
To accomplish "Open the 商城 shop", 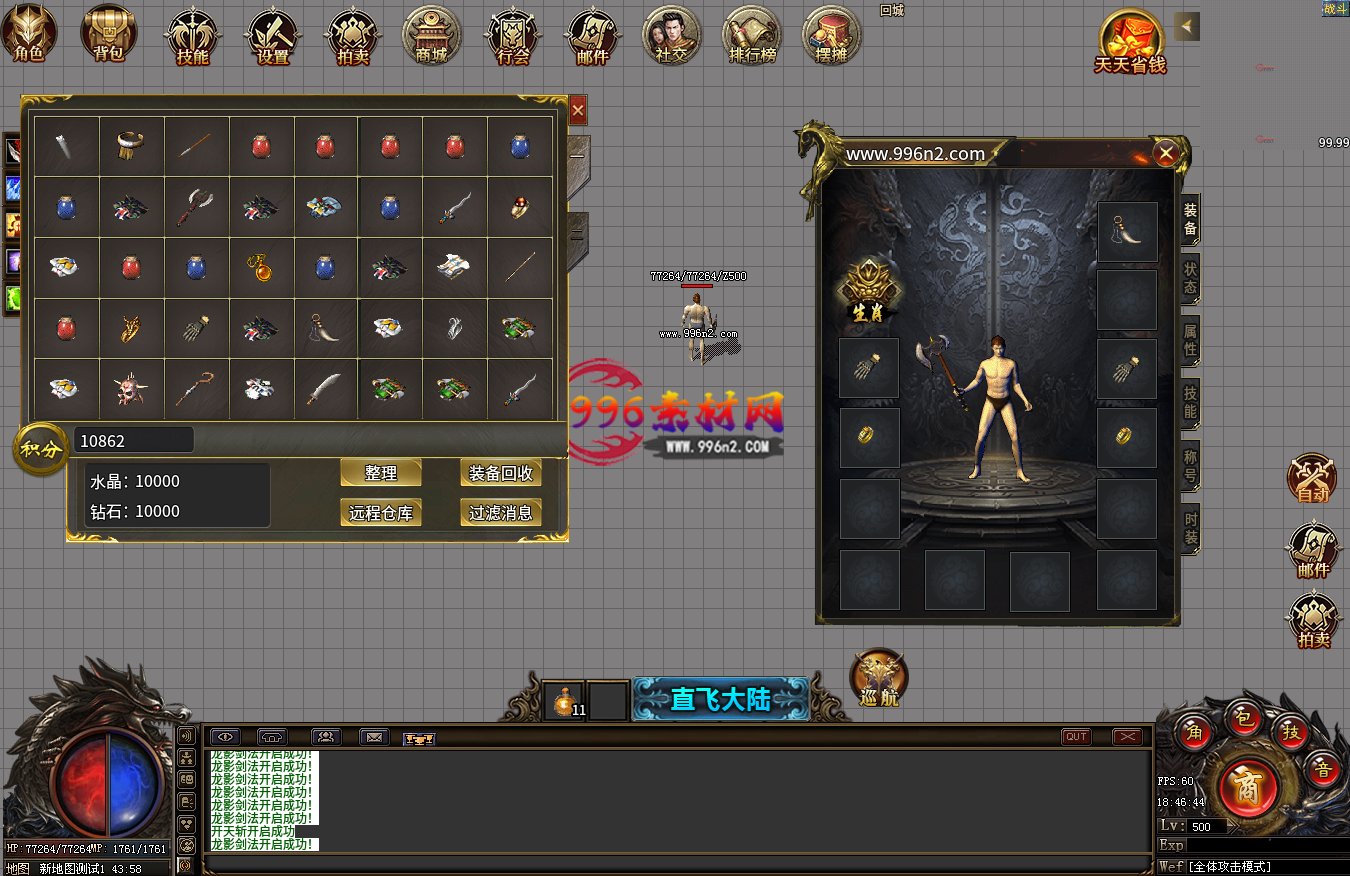I will (432, 36).
